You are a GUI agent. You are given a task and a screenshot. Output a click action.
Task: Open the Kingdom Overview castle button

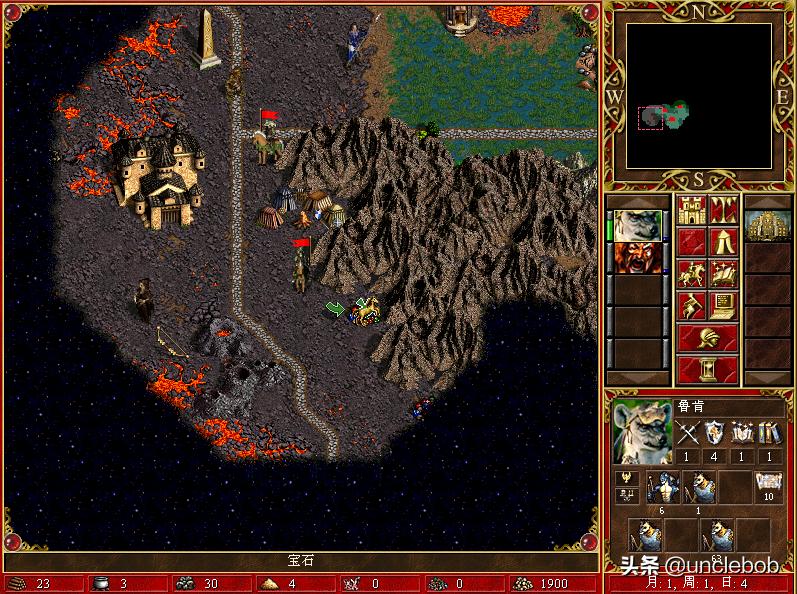tap(692, 211)
